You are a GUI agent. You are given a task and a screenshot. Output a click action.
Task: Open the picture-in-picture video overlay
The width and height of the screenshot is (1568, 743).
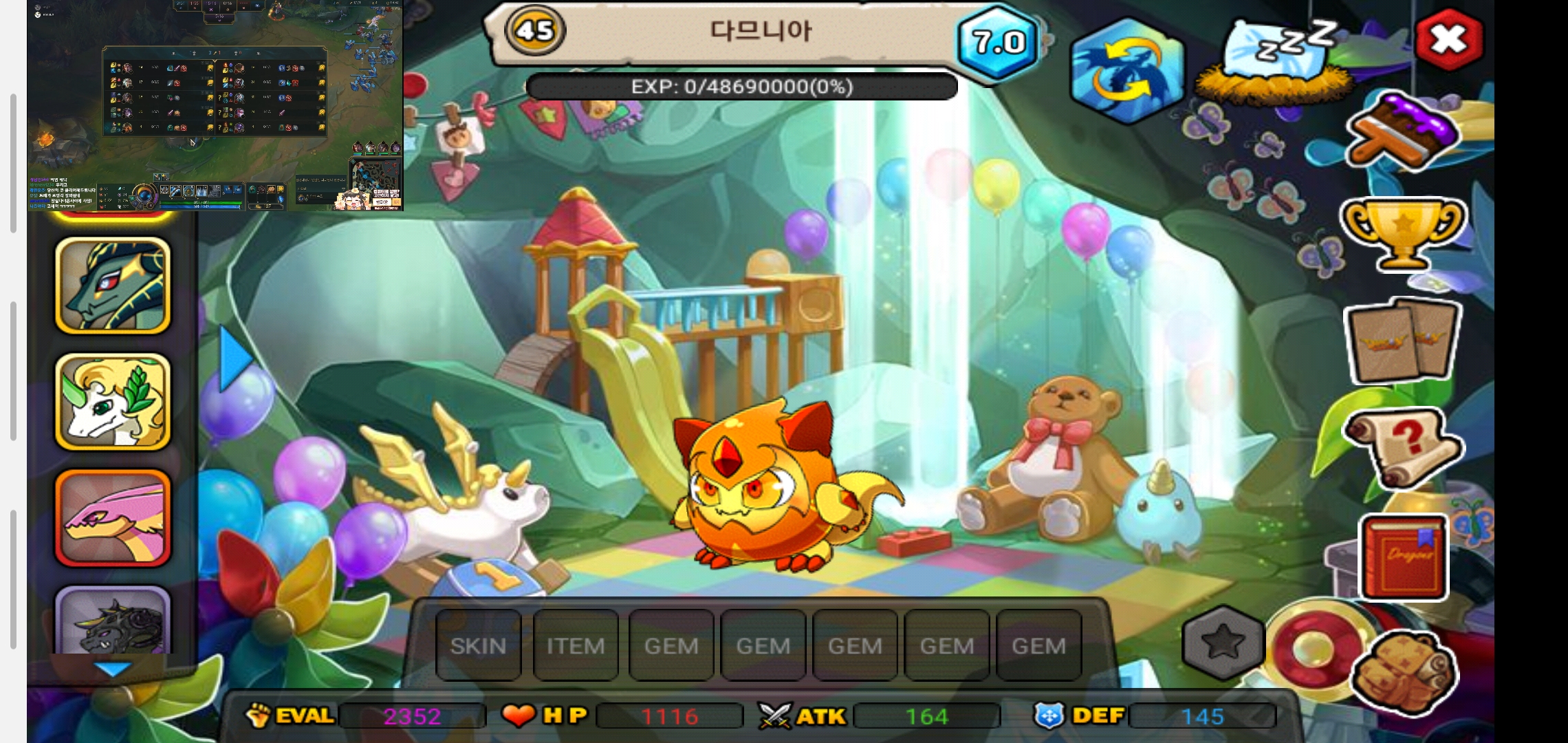(x=215, y=105)
